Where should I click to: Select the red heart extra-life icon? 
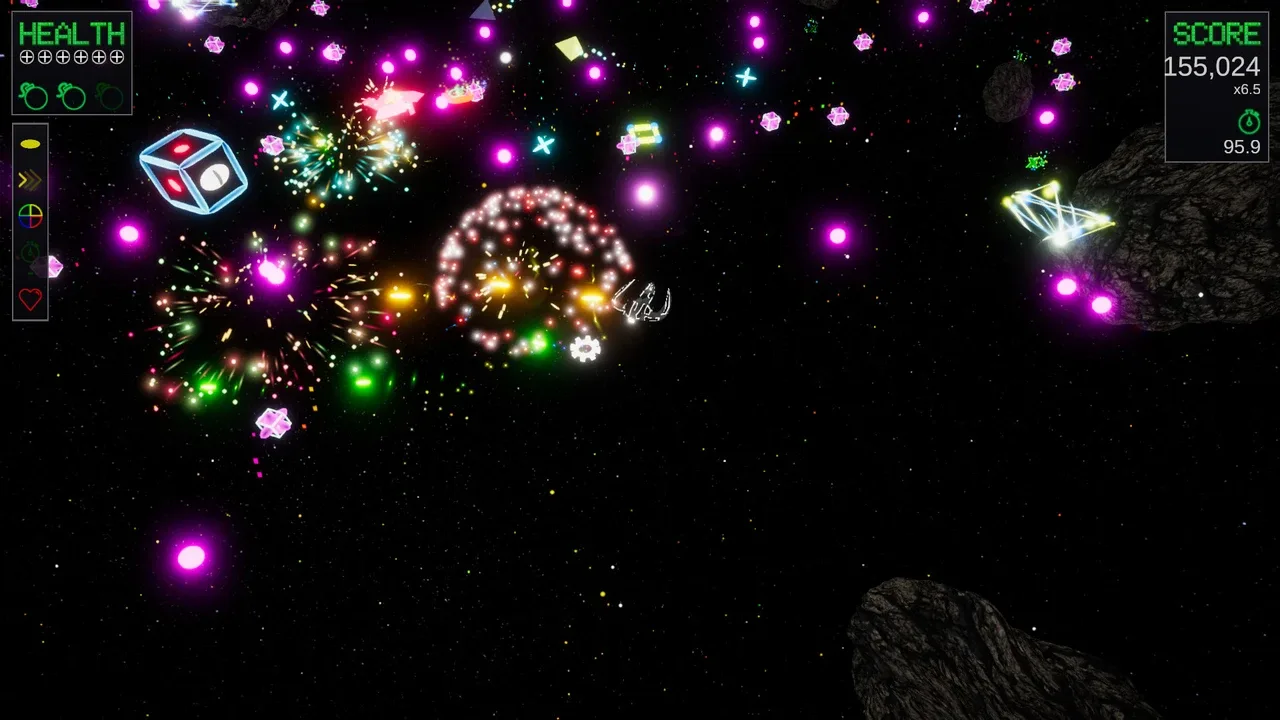[x=29, y=296]
